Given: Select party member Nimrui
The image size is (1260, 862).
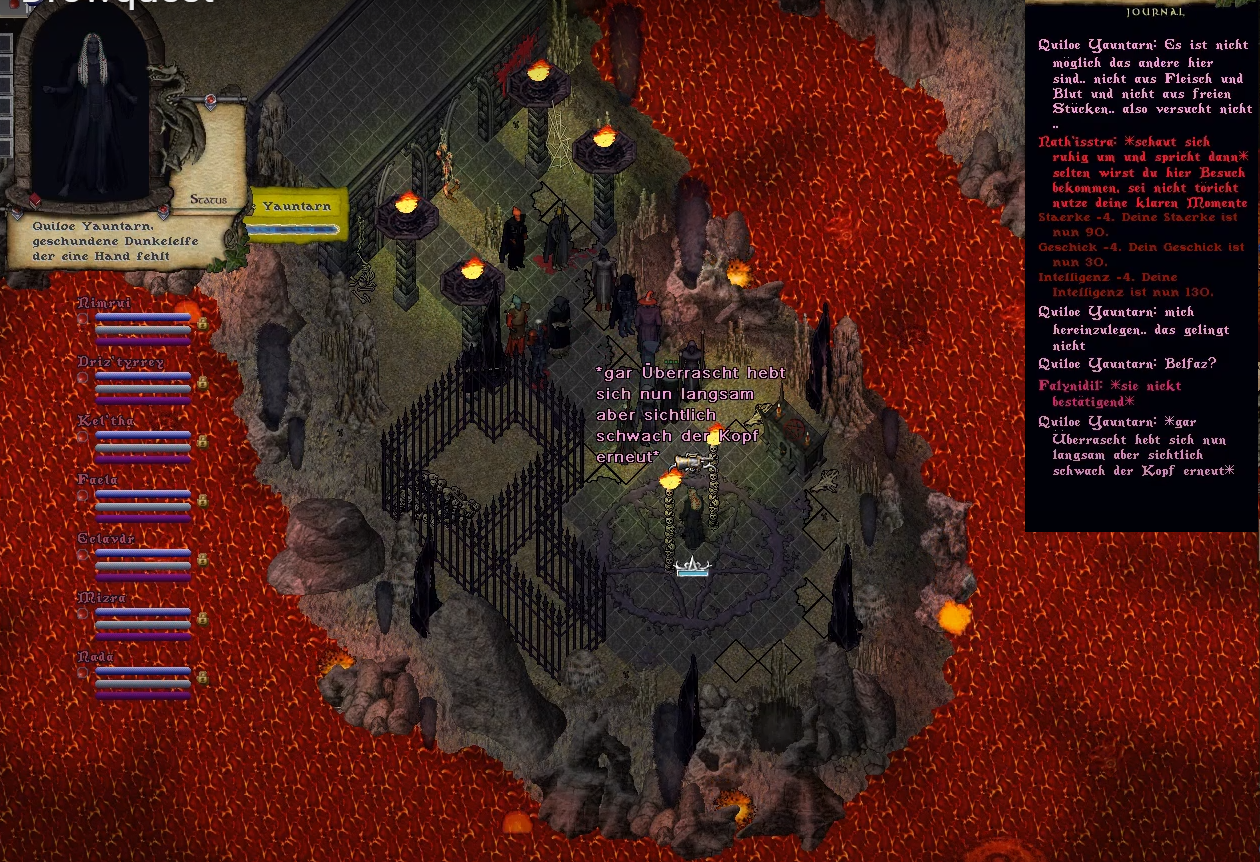Looking at the screenshot, I should [x=104, y=303].
